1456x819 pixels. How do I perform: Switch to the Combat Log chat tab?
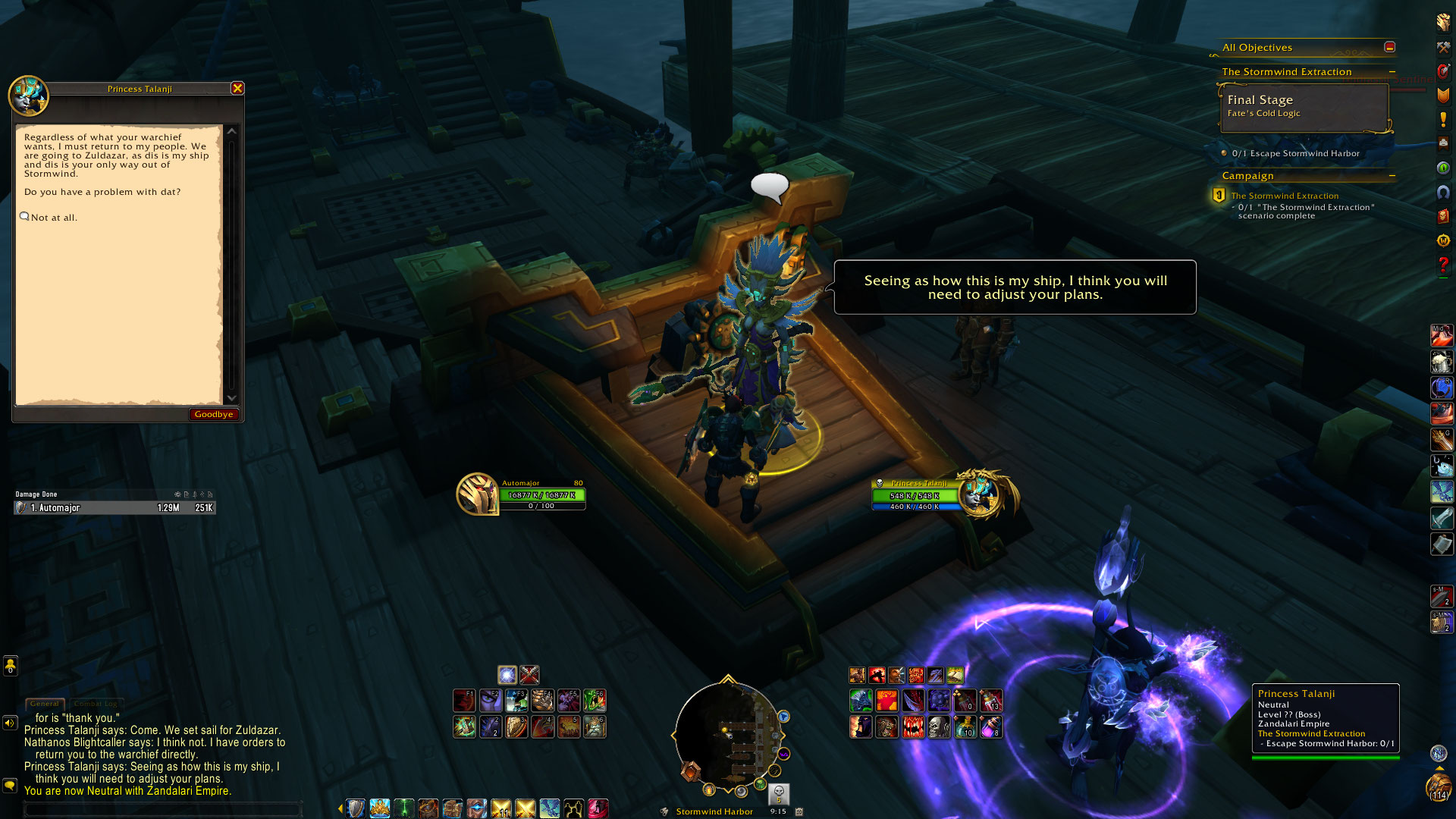96,704
